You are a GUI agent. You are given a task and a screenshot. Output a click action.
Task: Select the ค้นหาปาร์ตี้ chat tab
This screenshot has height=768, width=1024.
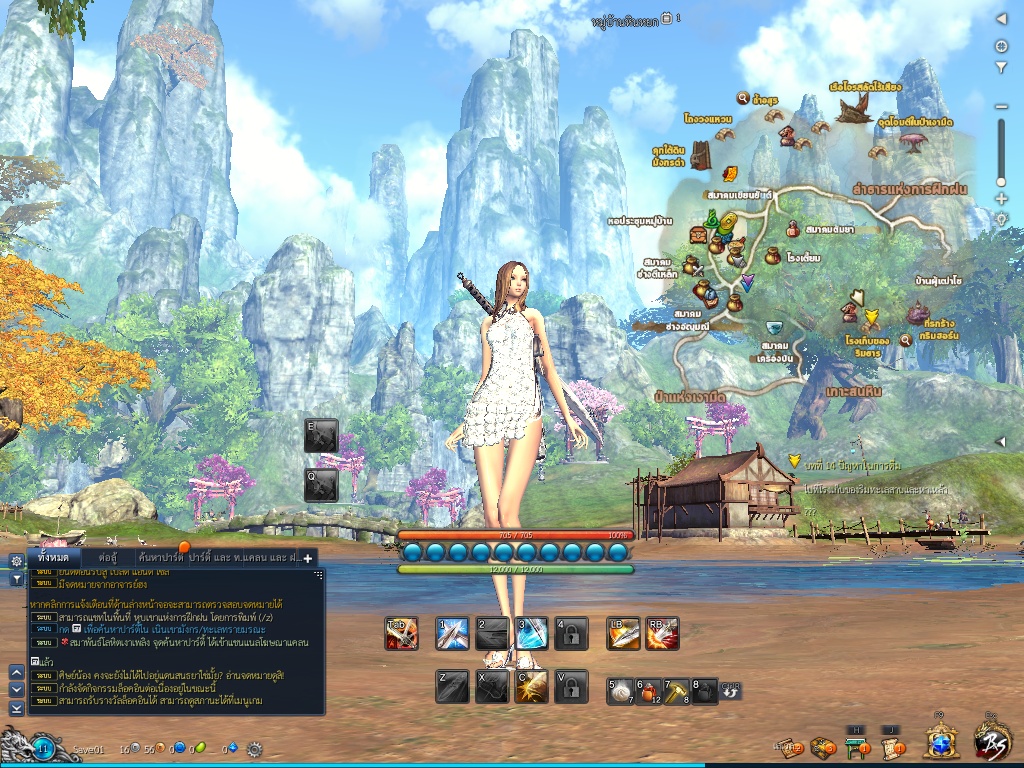160,557
